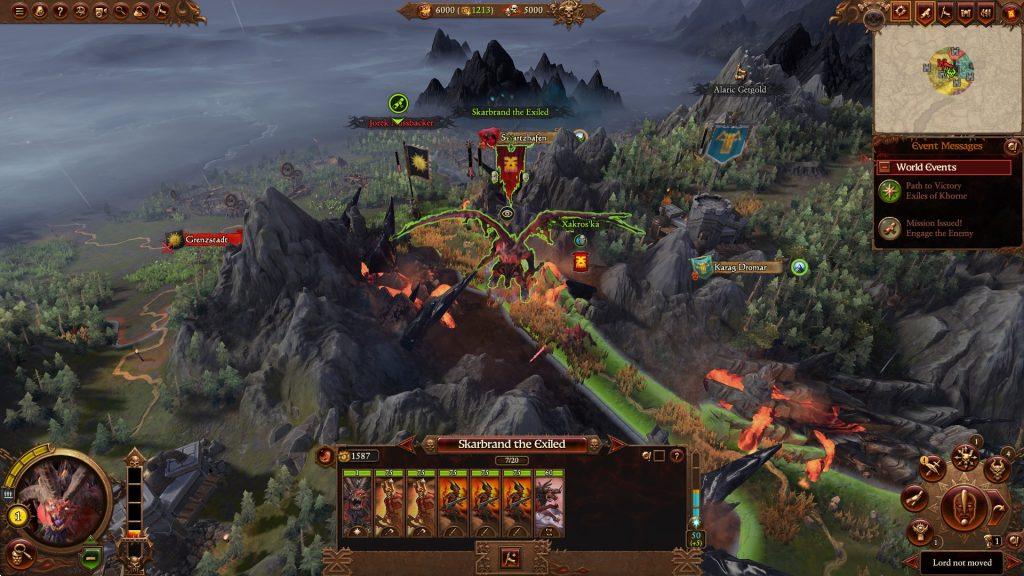1024x576 pixels.
Task: Select the last unit card in the army
Action: point(549,506)
